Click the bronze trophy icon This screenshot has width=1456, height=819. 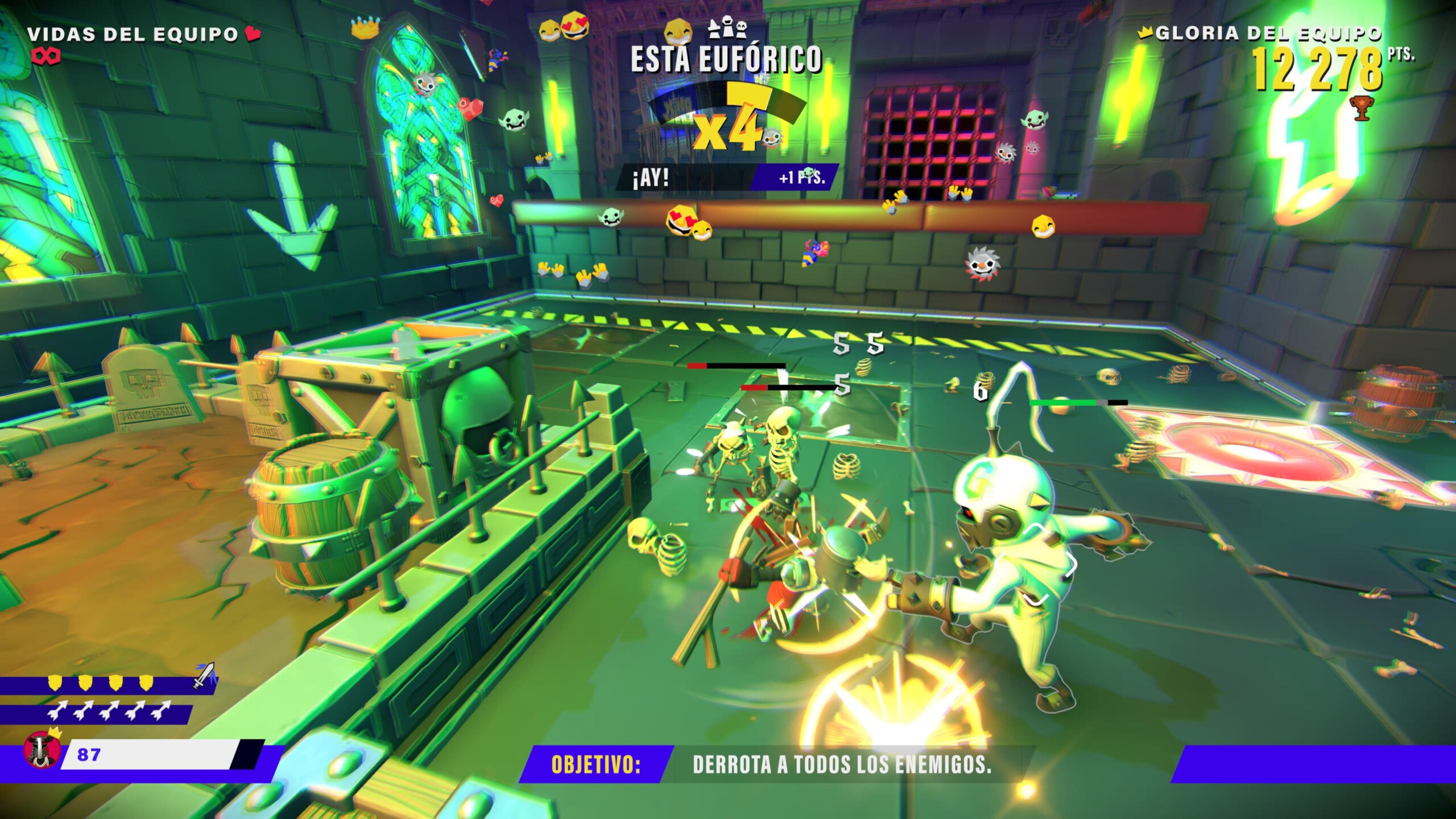click(1361, 109)
